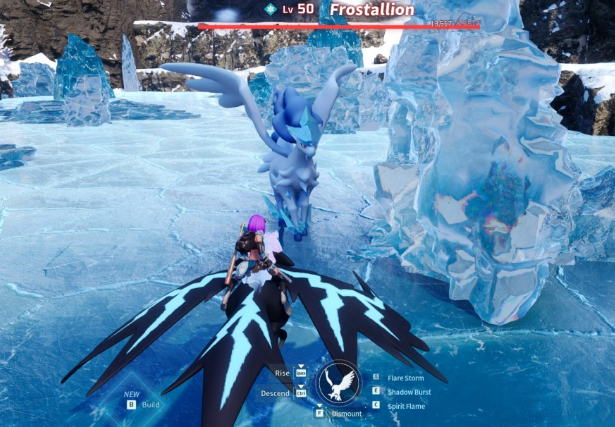Choose the Rise flight control
The image size is (615, 427).
(283, 372)
